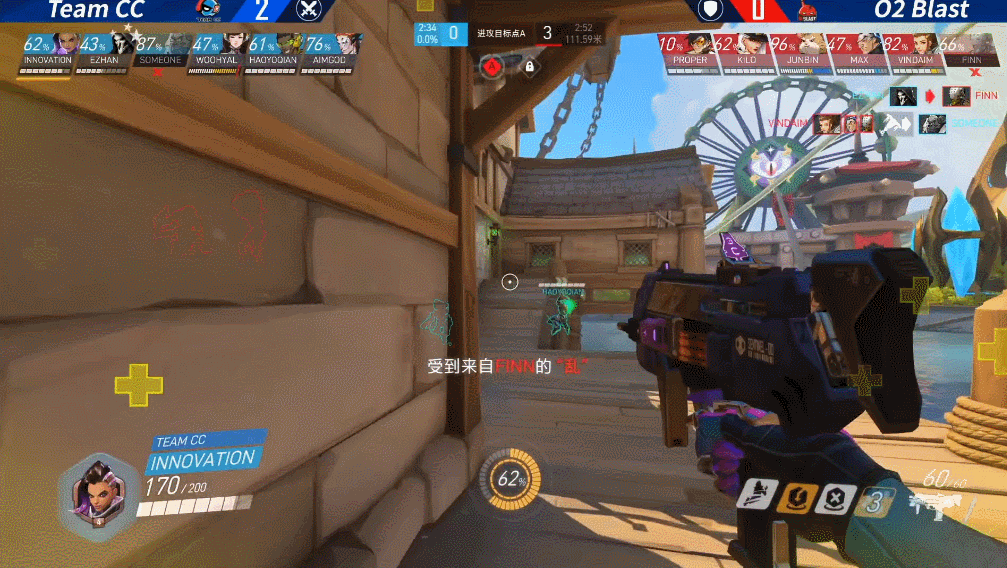
Task: Select HAOYOQIAN's player card
Action: click(273, 49)
